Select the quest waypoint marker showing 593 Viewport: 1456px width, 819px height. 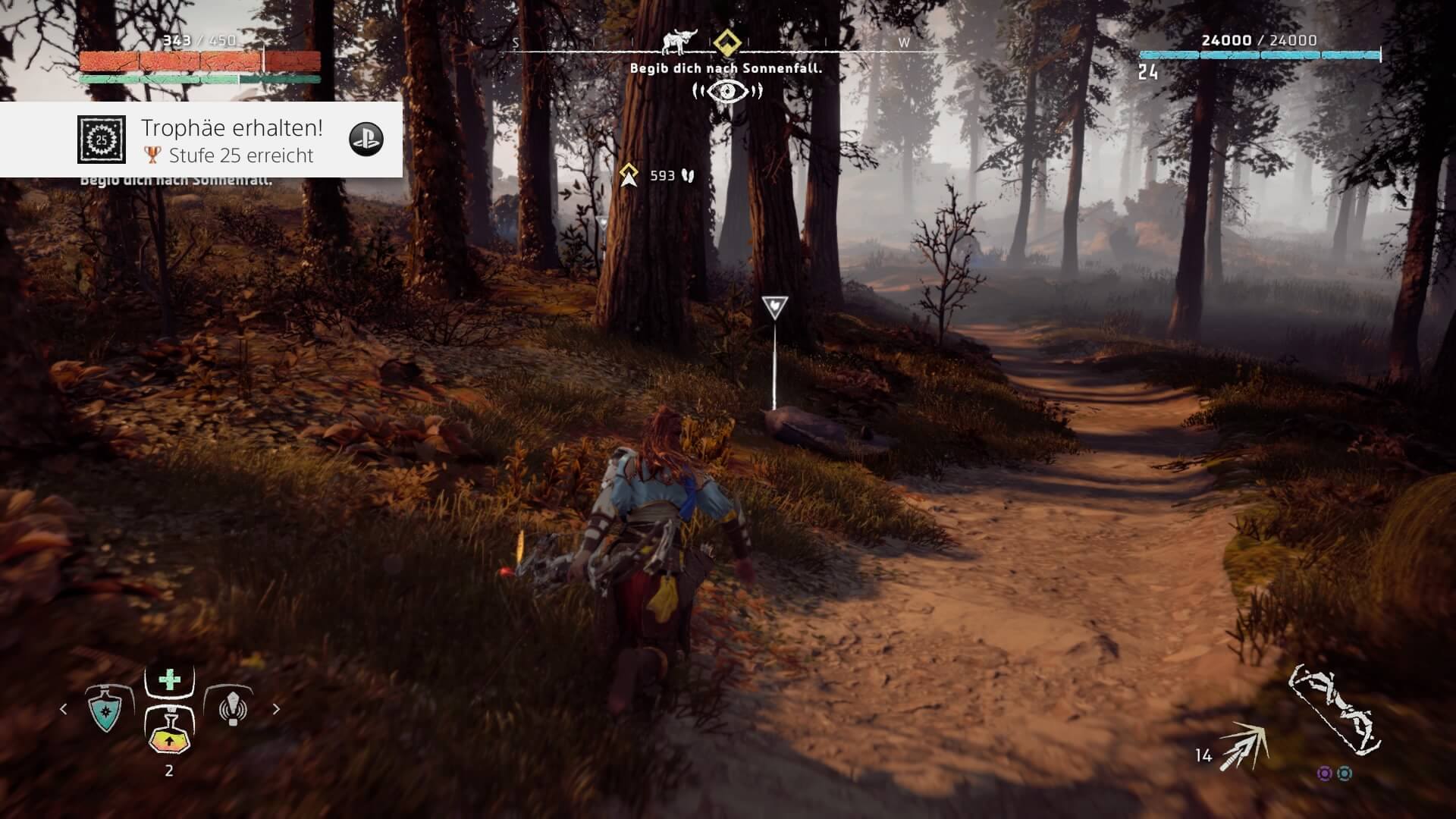tap(629, 175)
